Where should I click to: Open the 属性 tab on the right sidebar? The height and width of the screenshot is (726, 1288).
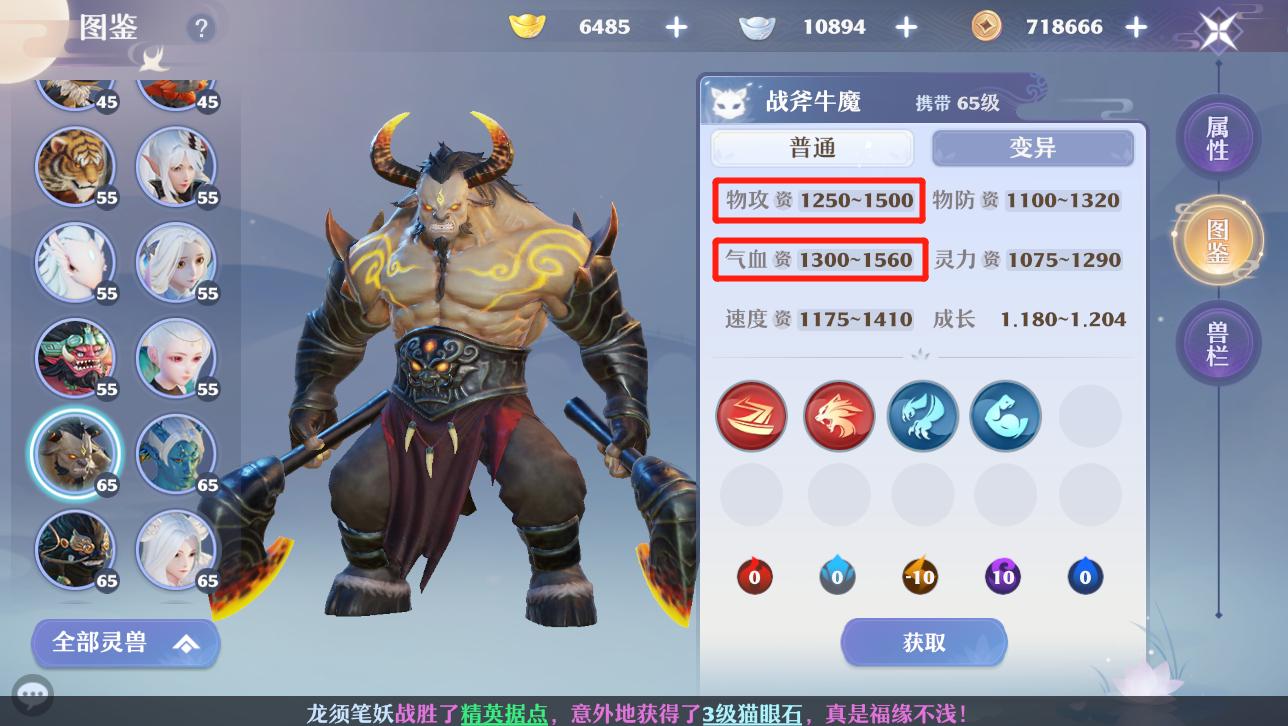pyautogui.click(x=1218, y=138)
